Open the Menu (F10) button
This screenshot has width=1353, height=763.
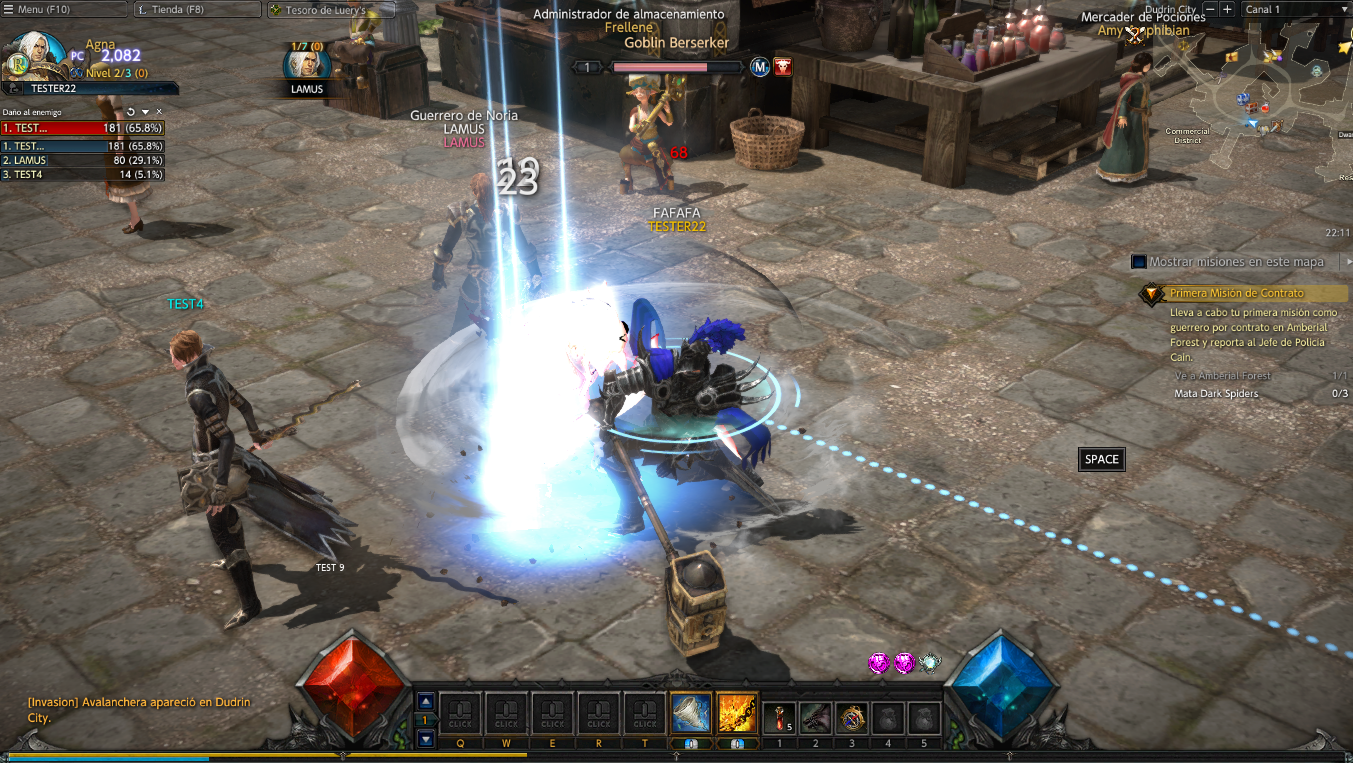point(64,10)
